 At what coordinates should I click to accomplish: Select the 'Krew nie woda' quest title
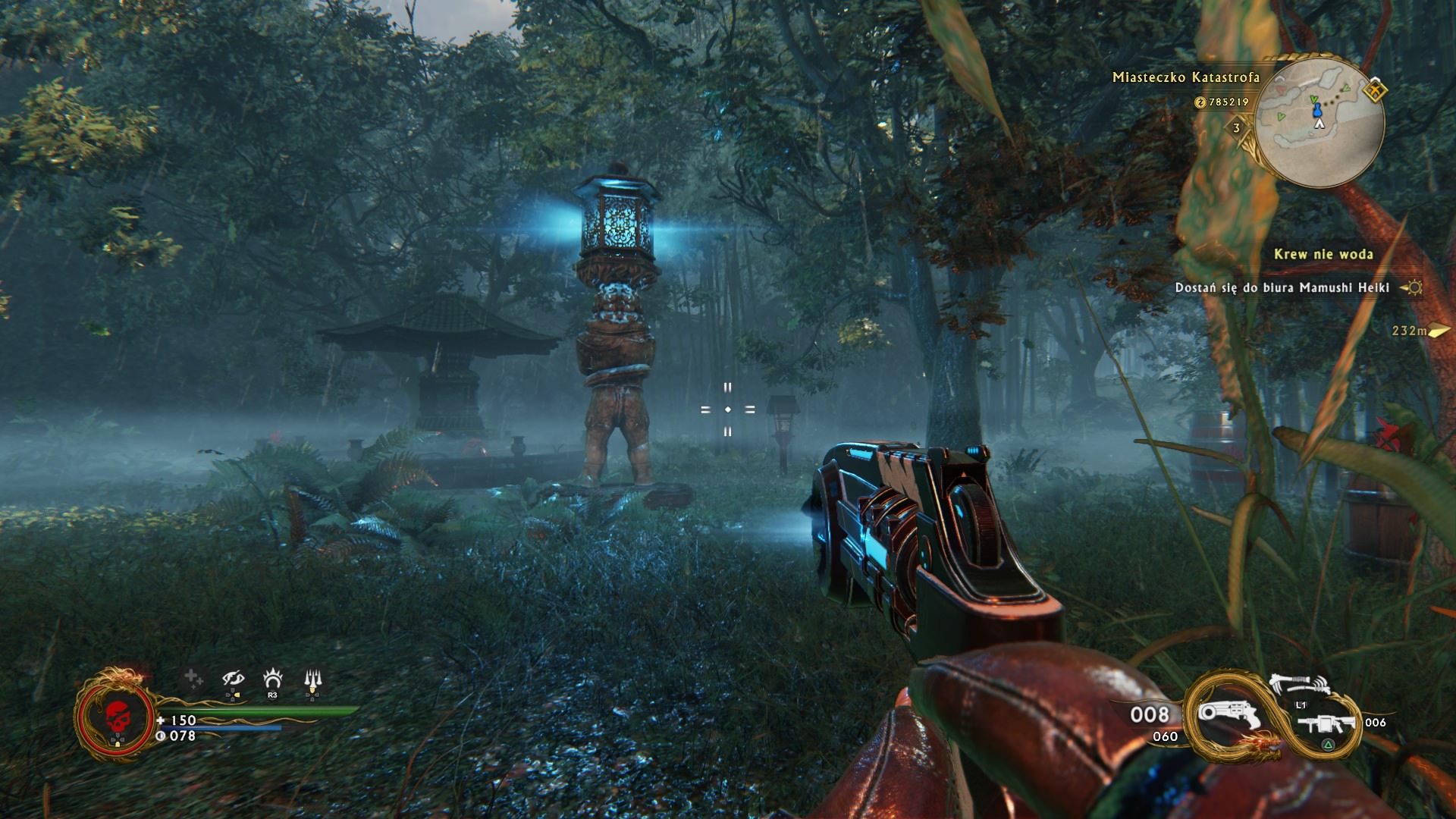click(1323, 254)
